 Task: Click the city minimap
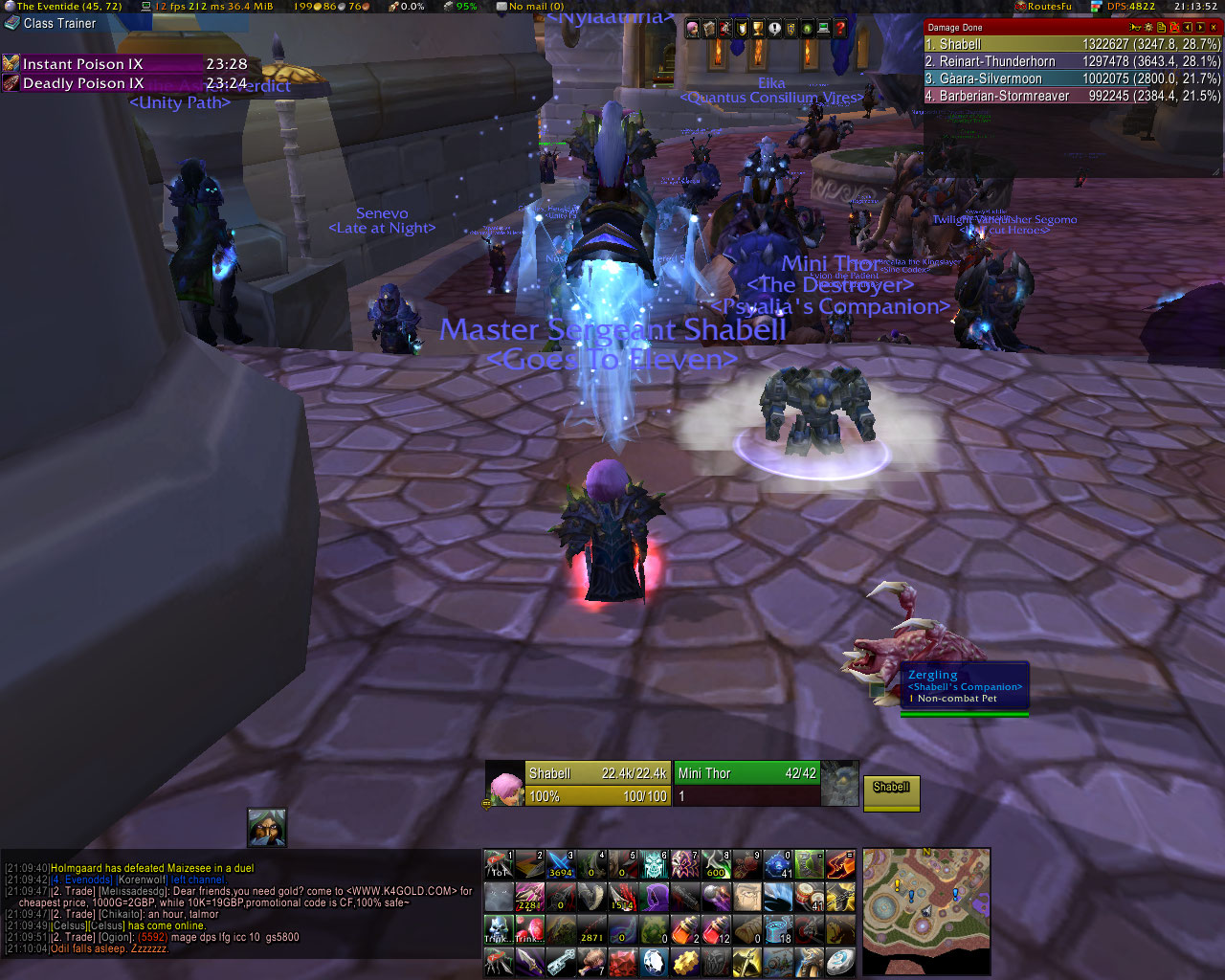point(925,910)
